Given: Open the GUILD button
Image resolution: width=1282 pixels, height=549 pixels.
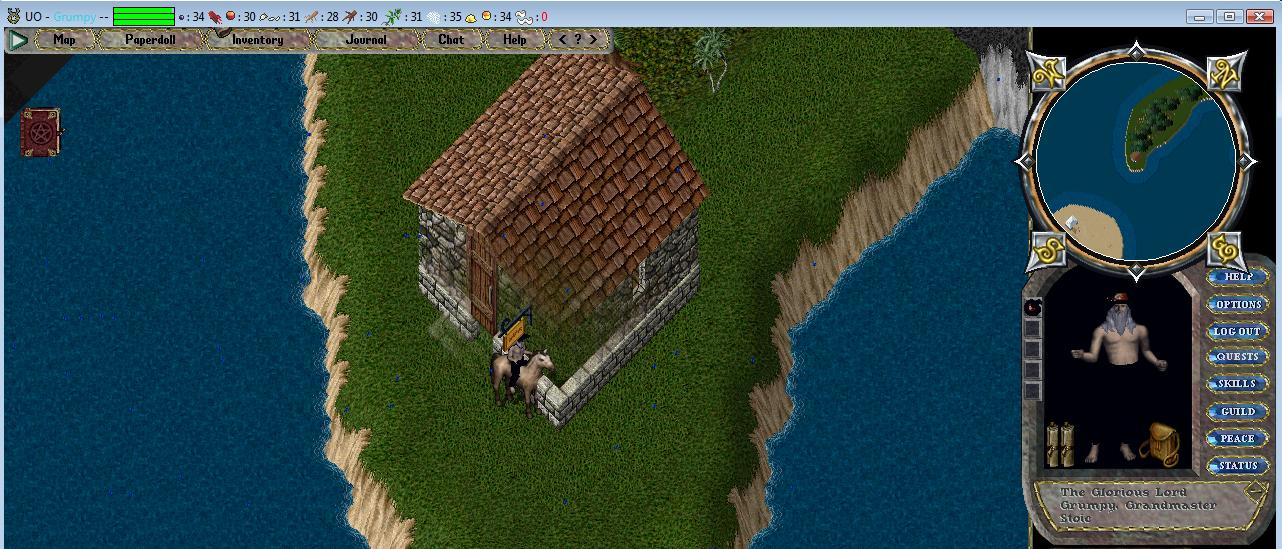Looking at the screenshot, I should (x=1238, y=411).
